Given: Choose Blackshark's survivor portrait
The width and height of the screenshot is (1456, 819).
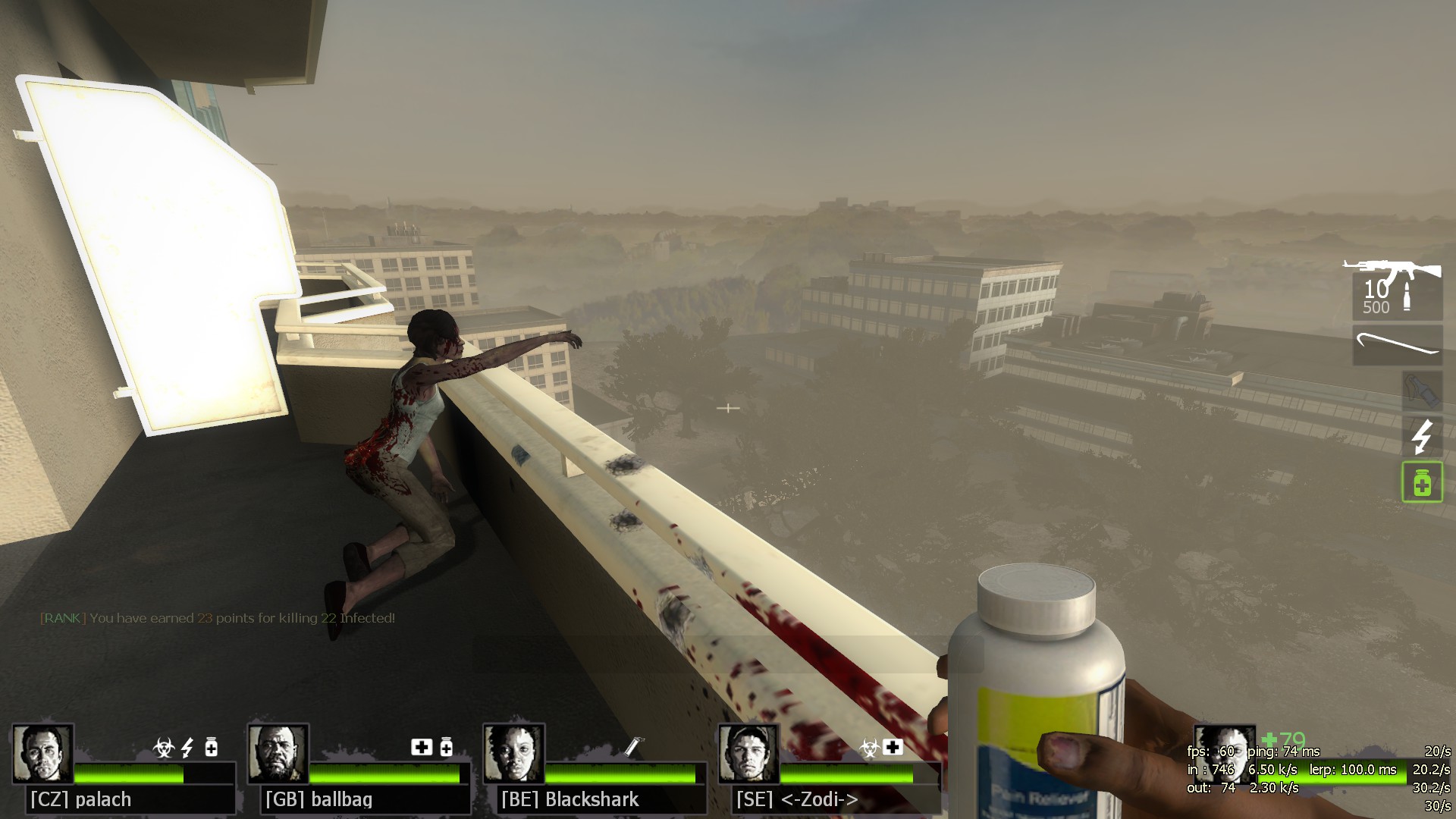Looking at the screenshot, I should [x=513, y=753].
